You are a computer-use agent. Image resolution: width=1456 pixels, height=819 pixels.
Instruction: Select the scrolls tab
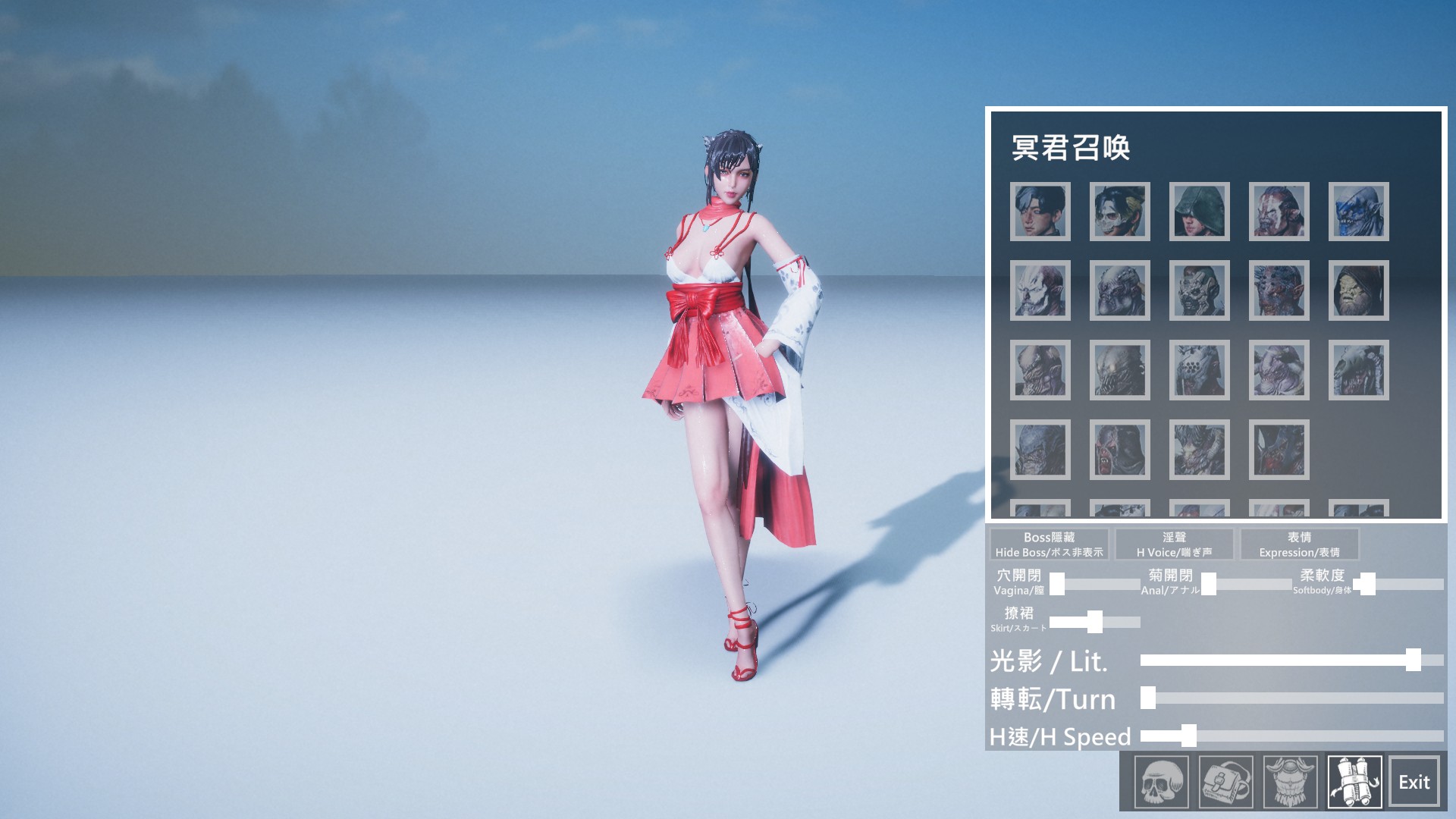(1354, 782)
